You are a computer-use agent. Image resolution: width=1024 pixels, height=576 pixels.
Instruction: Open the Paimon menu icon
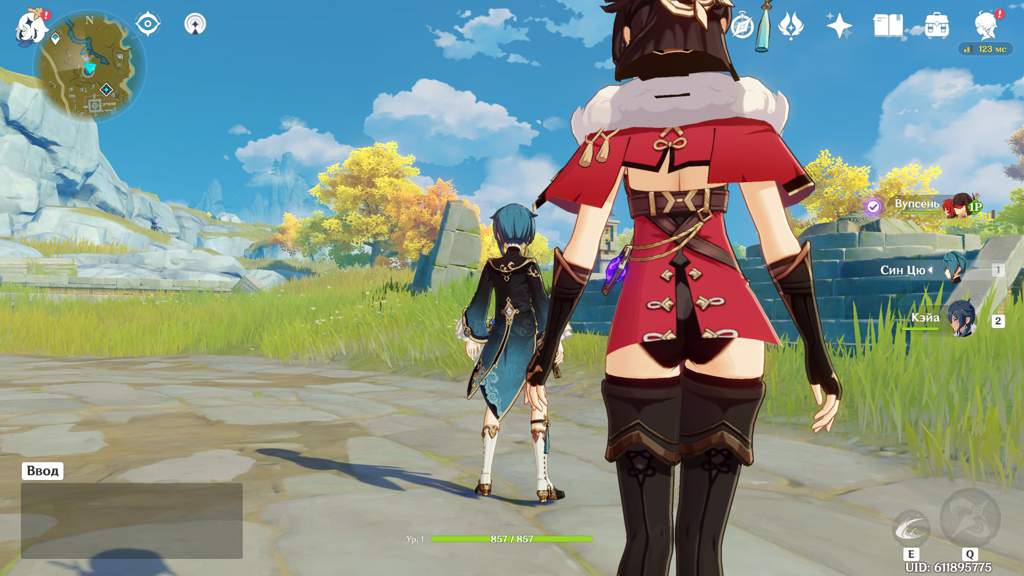click(x=29, y=27)
